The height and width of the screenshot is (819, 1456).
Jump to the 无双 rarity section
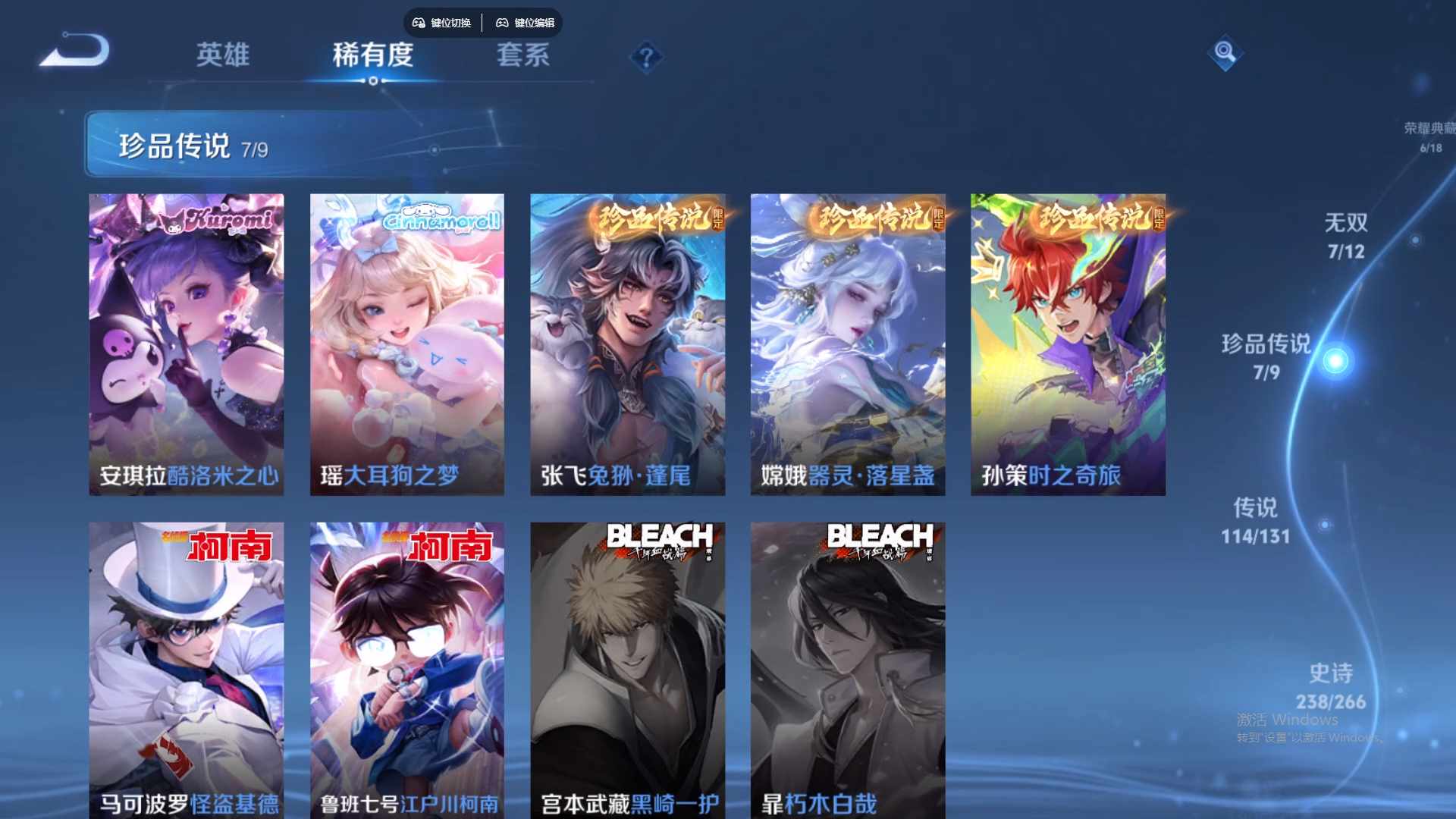(x=1346, y=235)
